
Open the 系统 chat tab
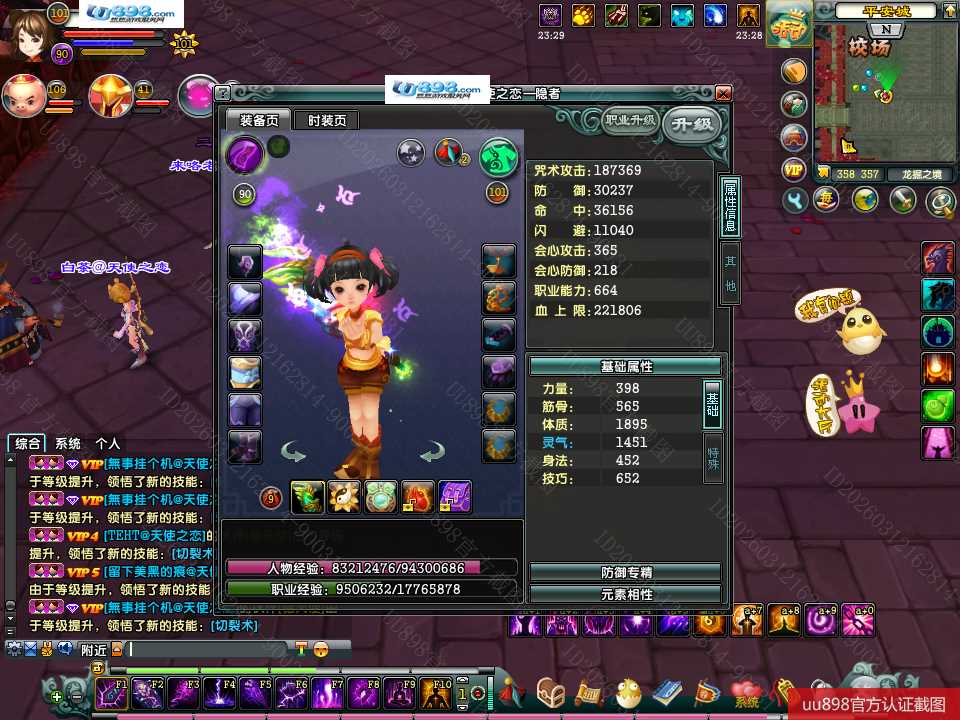click(x=68, y=444)
